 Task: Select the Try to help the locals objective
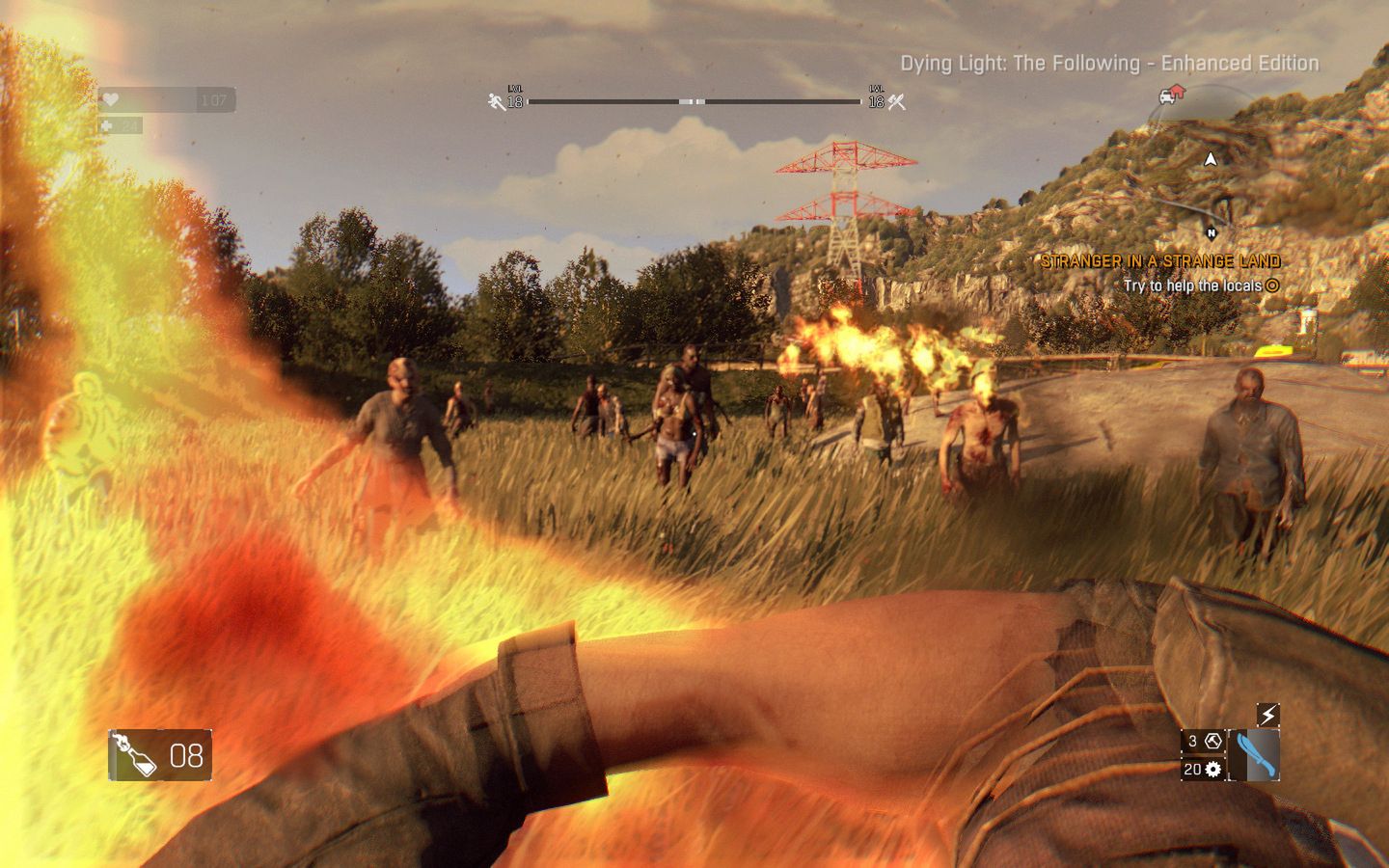[1192, 285]
